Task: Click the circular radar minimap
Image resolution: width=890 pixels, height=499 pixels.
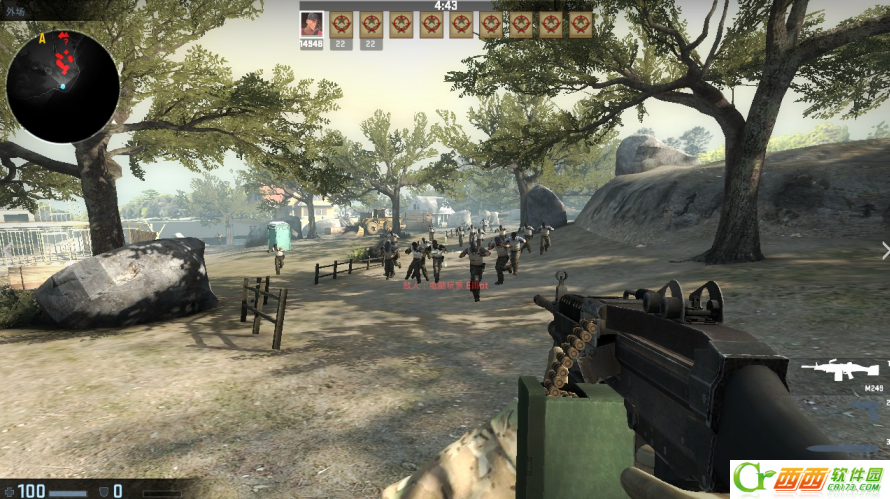Action: click(62, 86)
